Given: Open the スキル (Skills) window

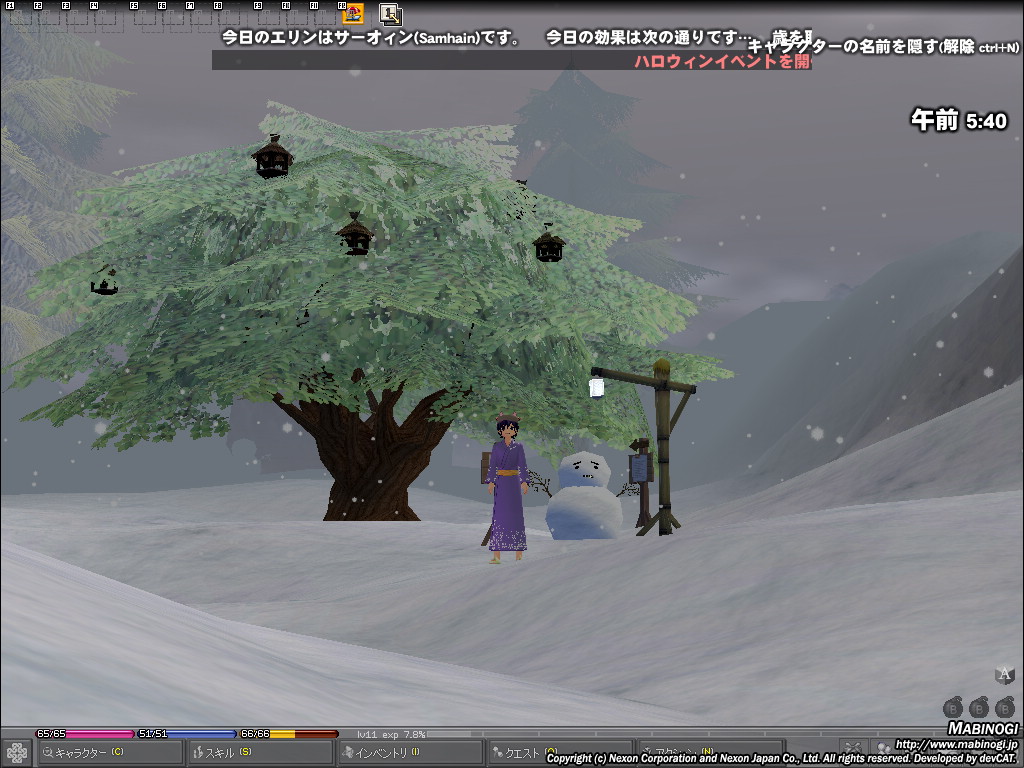Looking at the screenshot, I should [x=260, y=752].
